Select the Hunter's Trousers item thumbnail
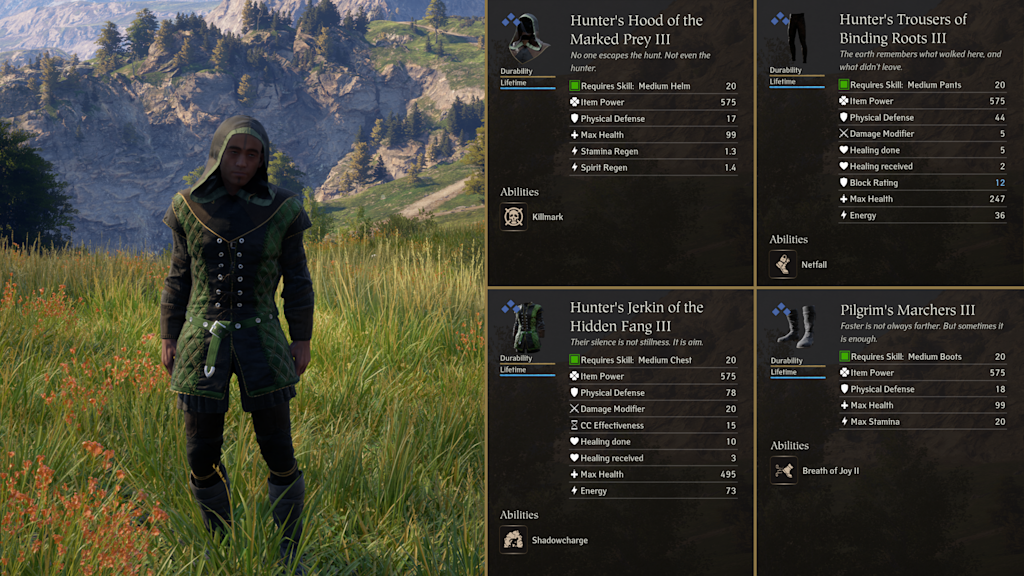1024x576 pixels. [x=796, y=40]
